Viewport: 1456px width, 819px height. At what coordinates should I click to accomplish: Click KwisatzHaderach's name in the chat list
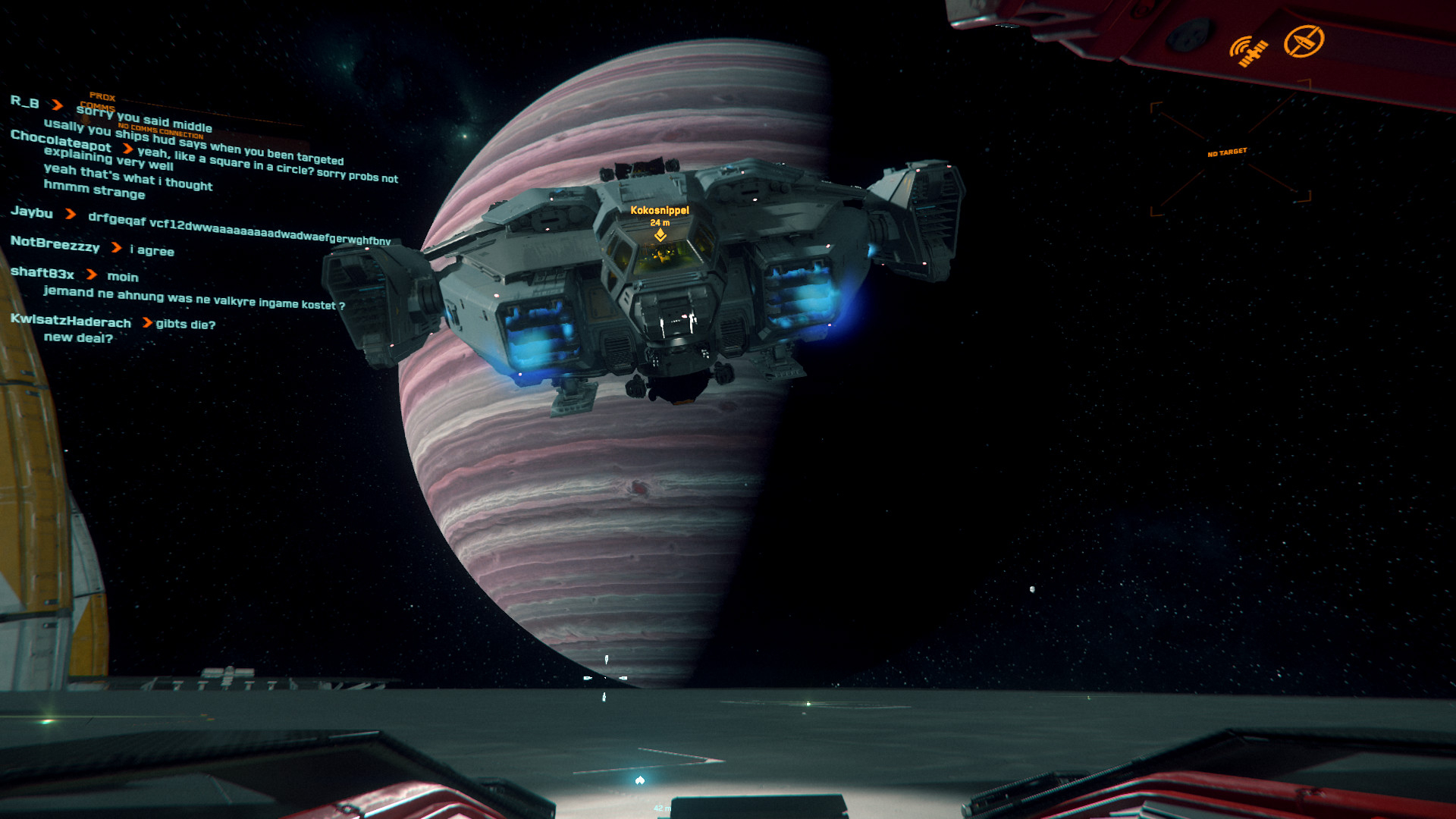[x=71, y=321]
